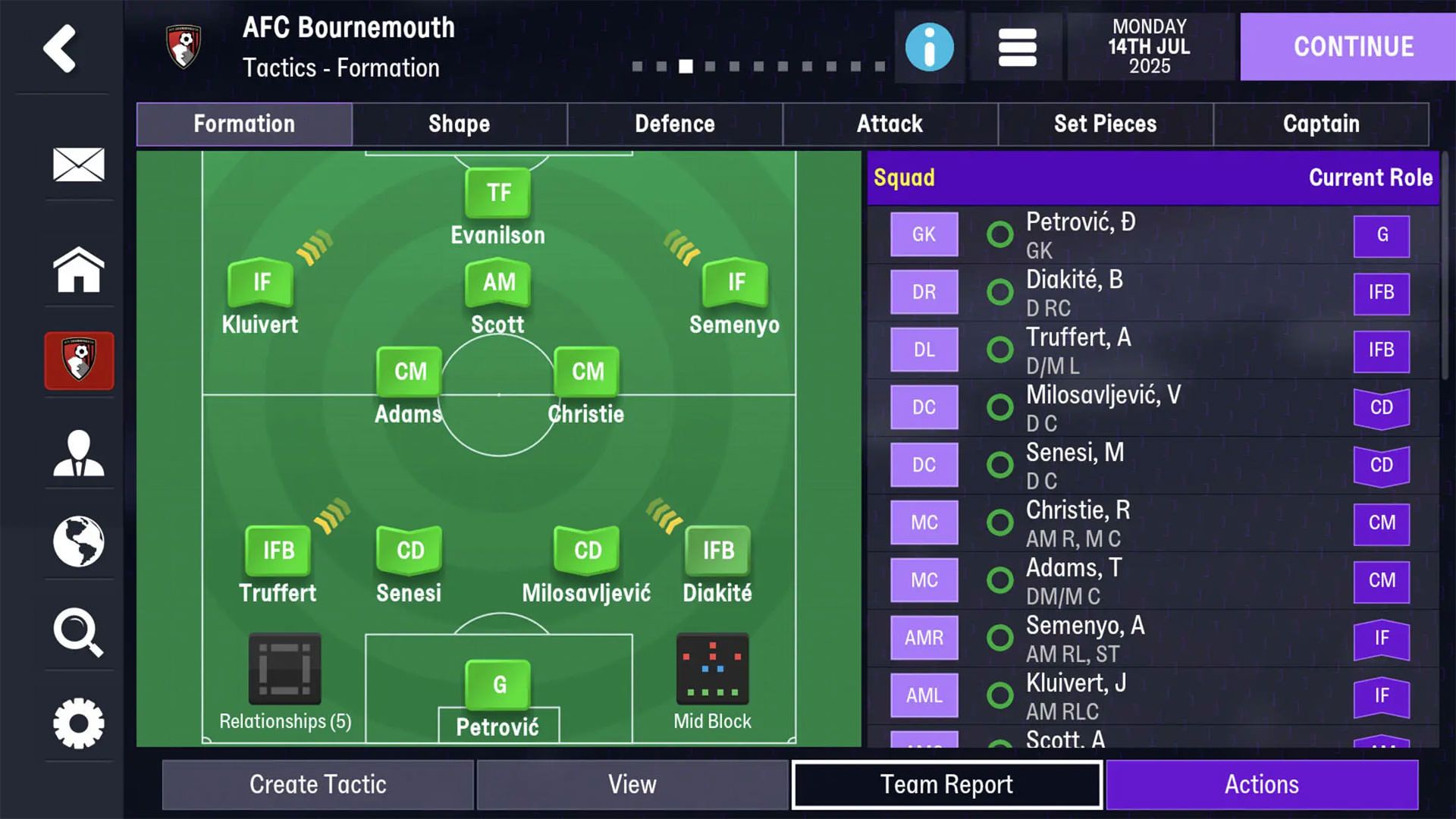Open Christie's CM role selector
Screen dimensions: 1456x819
pyautogui.click(x=1382, y=523)
